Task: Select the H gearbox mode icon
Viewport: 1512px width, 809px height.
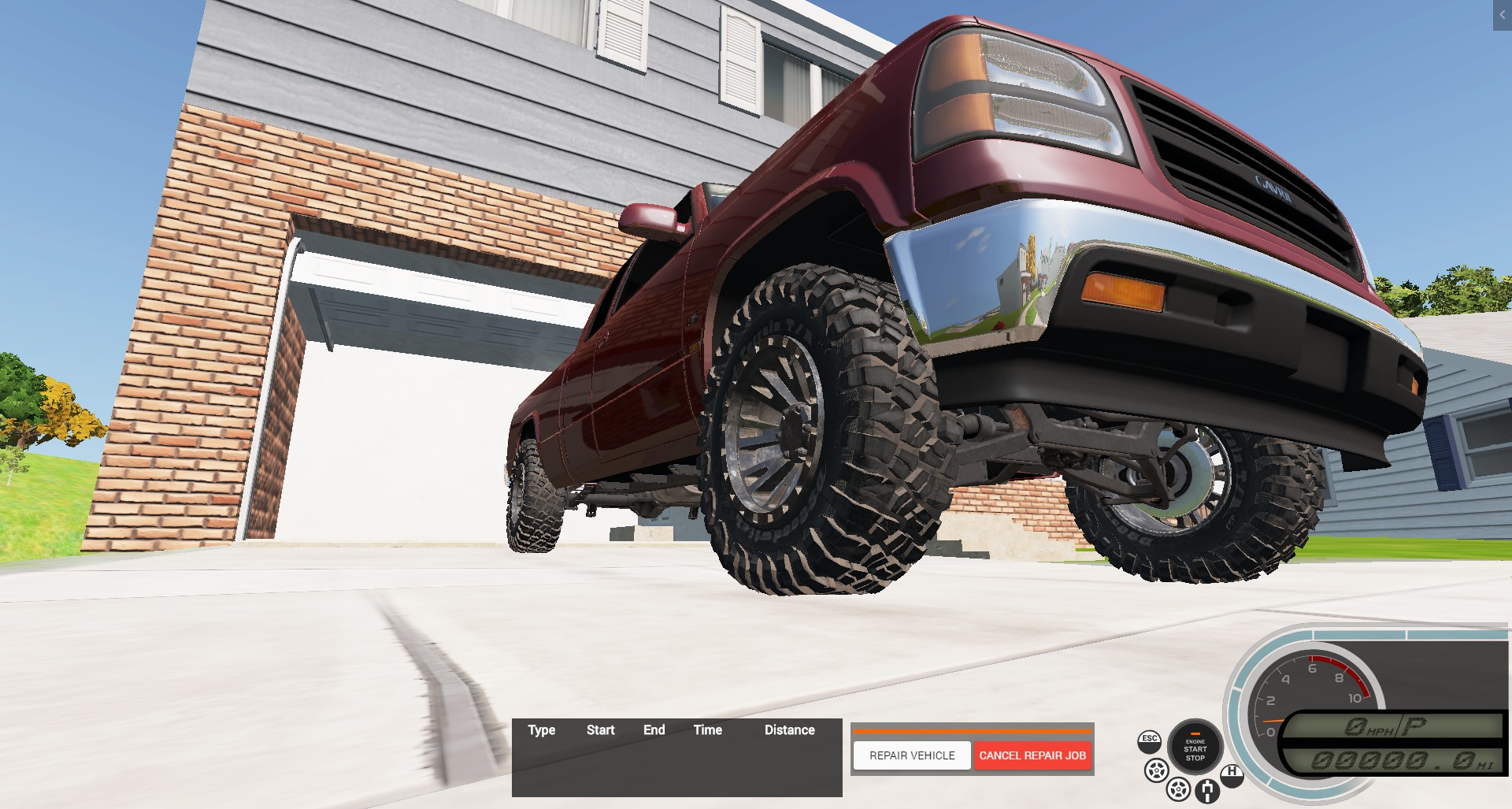Action: pyautogui.click(x=1232, y=773)
